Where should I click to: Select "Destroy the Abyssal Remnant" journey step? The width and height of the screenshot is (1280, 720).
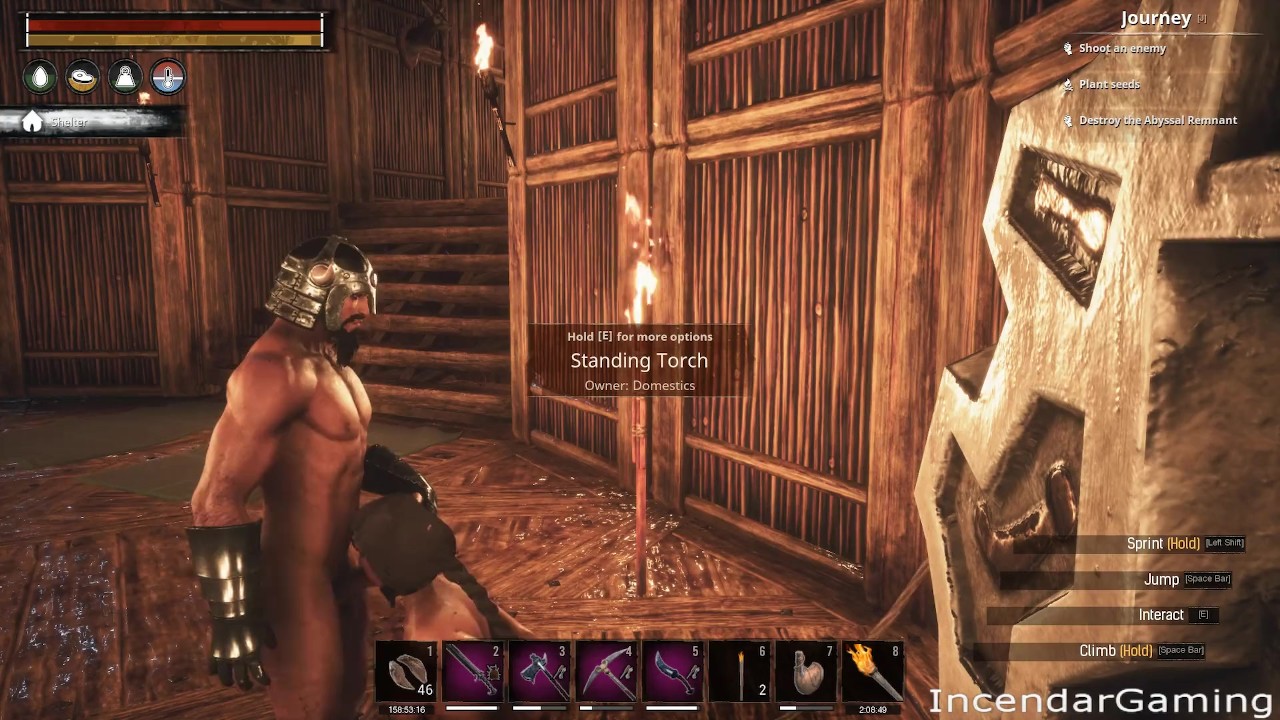[1157, 120]
